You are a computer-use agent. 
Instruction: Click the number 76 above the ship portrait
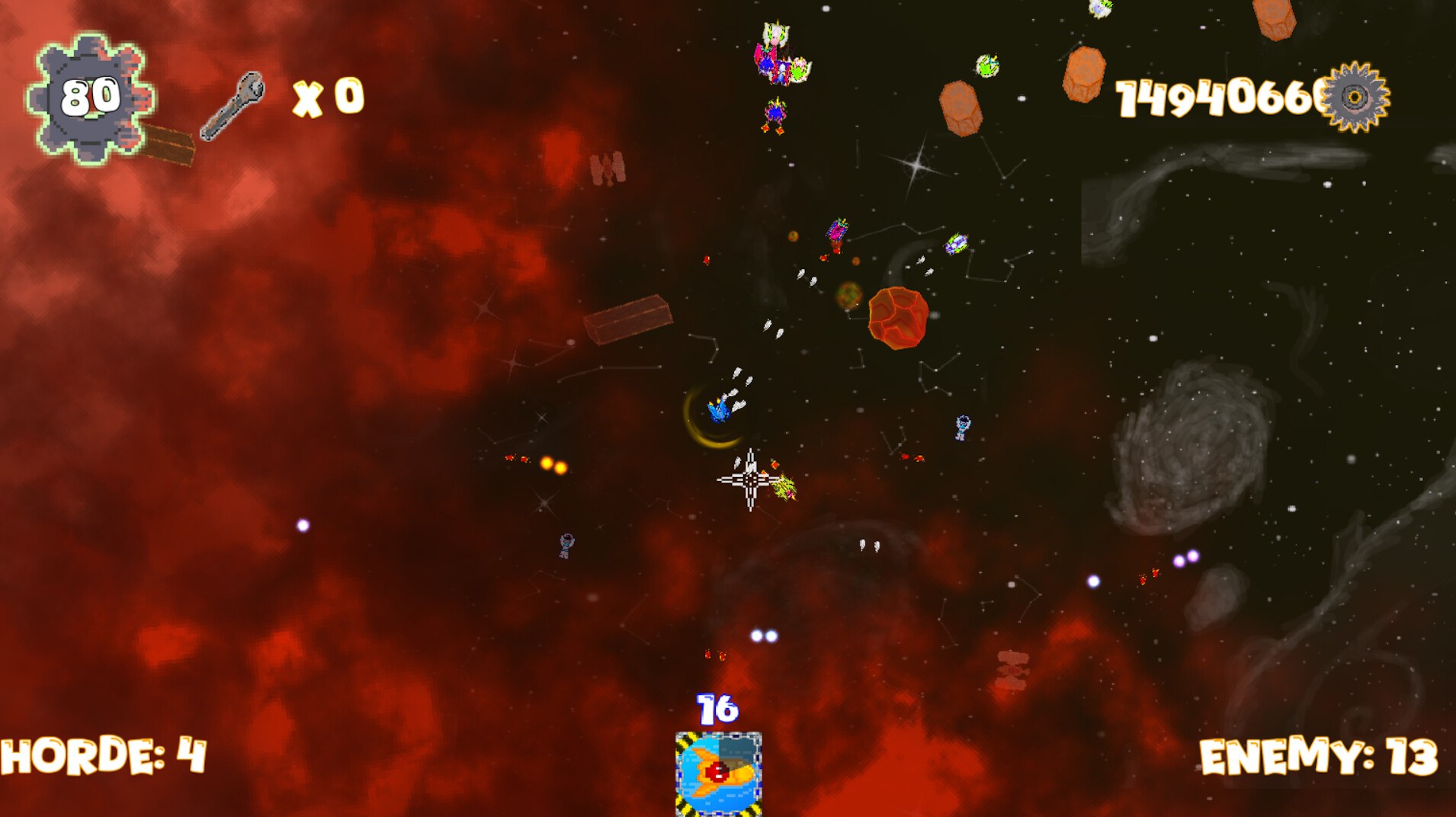tap(717, 709)
